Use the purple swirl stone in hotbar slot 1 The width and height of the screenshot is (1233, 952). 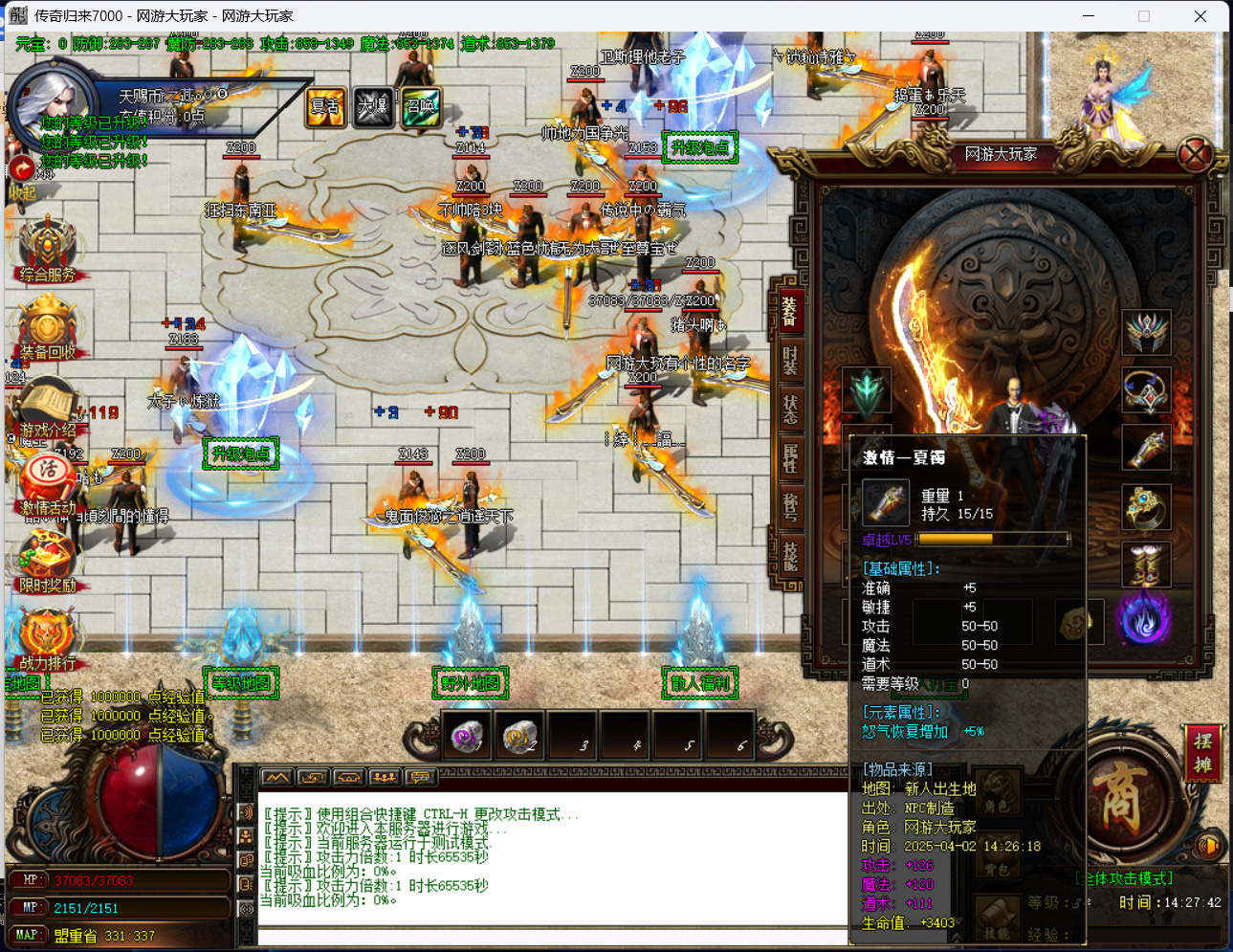pos(466,737)
